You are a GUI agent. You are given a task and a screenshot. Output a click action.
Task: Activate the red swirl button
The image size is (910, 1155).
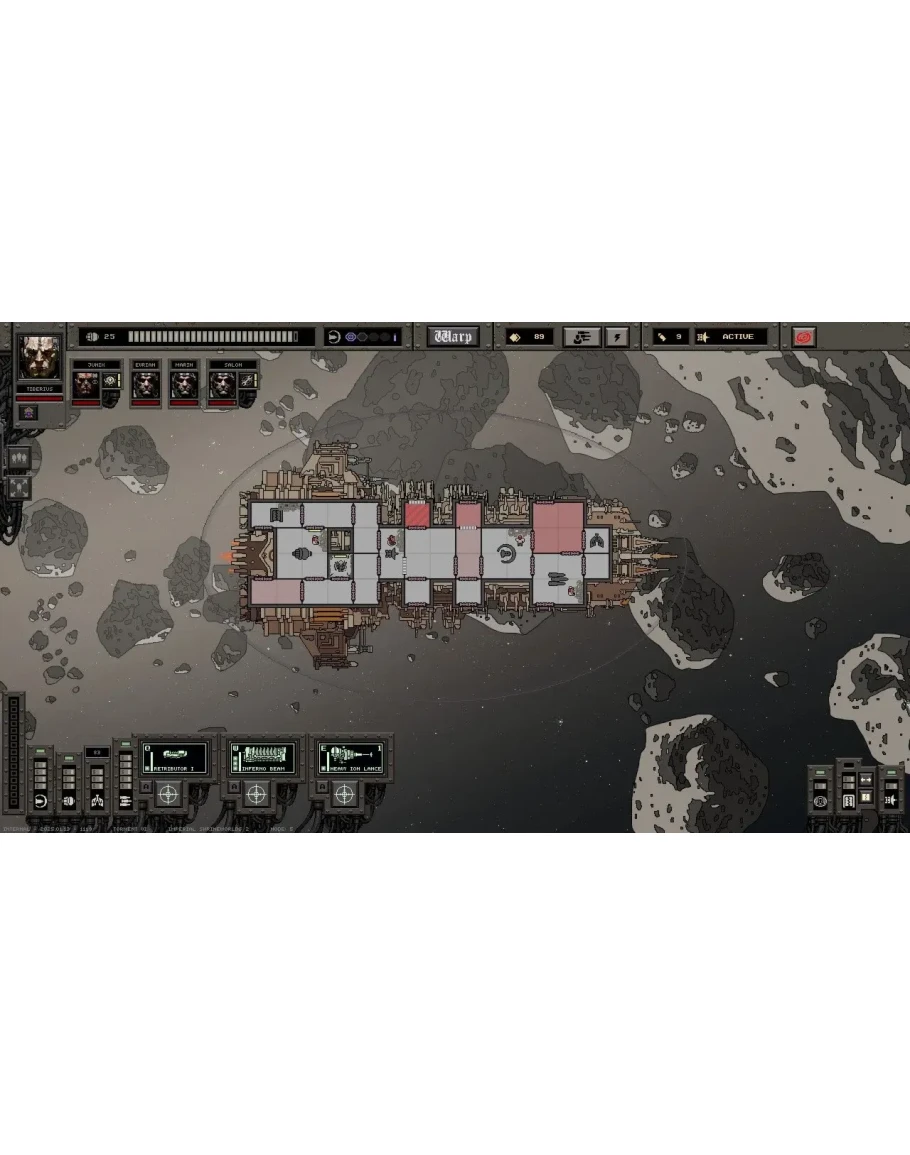(x=804, y=337)
